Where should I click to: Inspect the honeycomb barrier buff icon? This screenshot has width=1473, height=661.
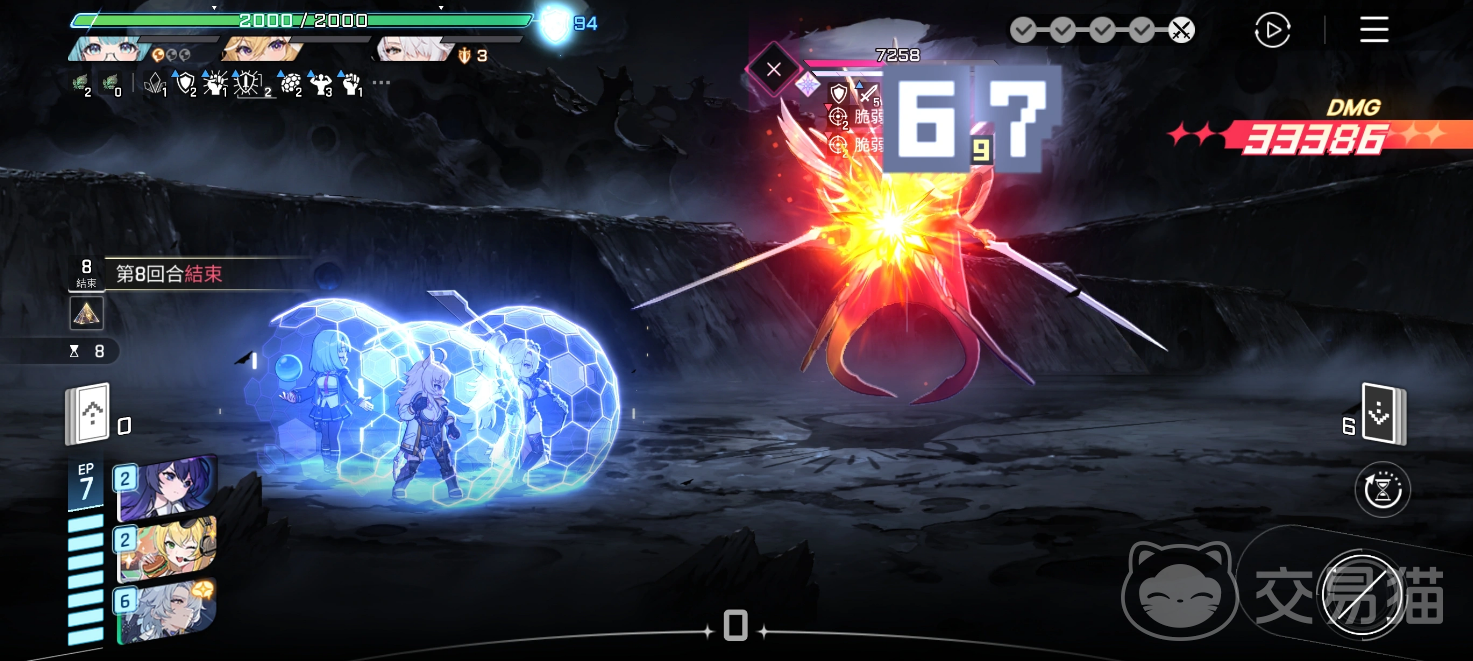click(x=289, y=84)
